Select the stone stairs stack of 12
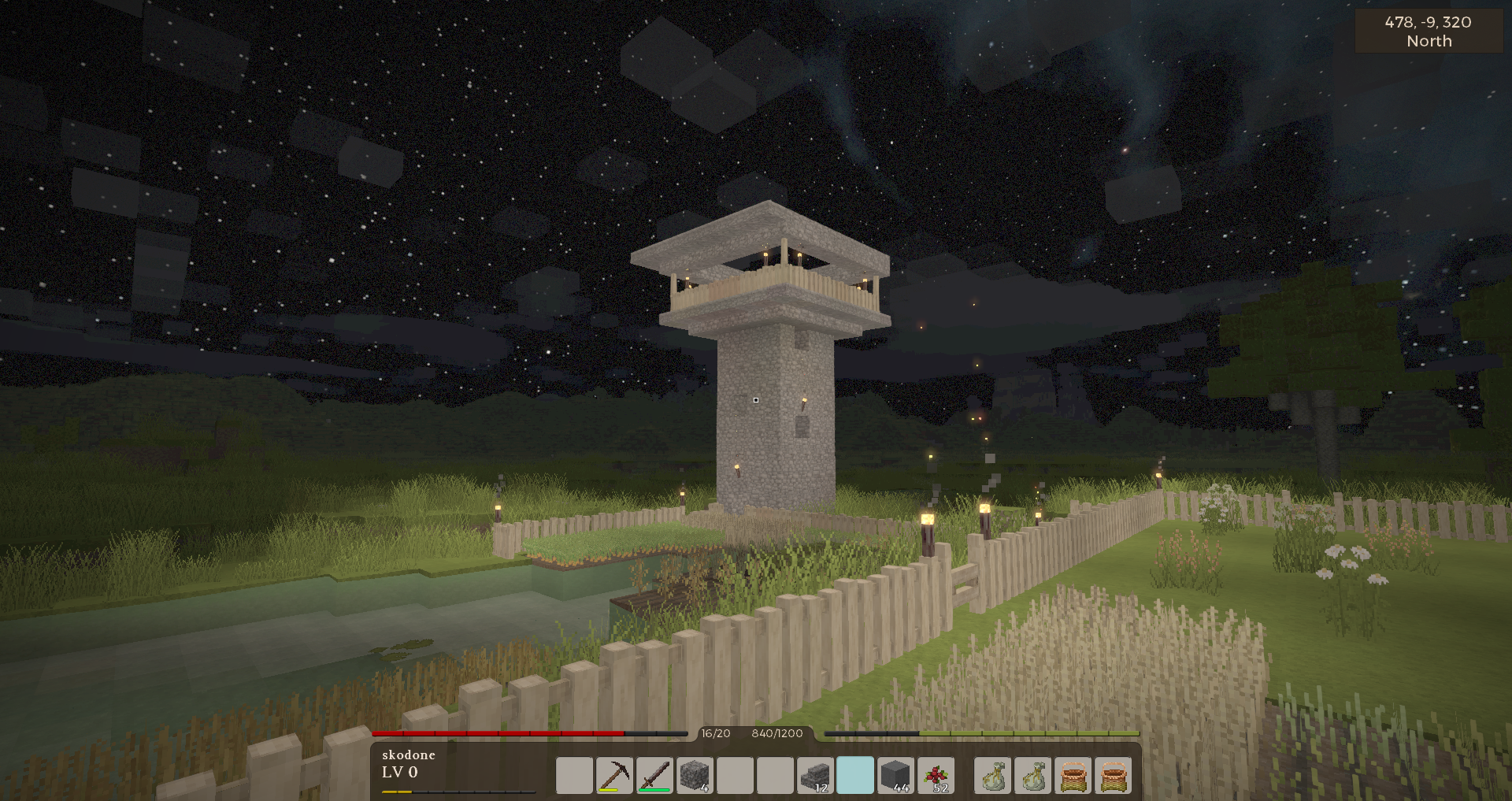1512x801 pixels. (x=815, y=775)
